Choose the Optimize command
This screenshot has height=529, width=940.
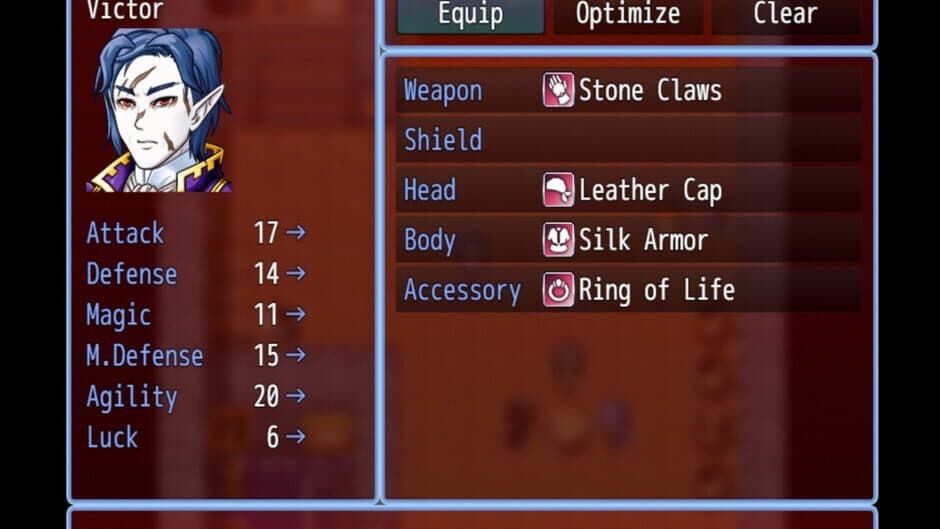pos(628,15)
